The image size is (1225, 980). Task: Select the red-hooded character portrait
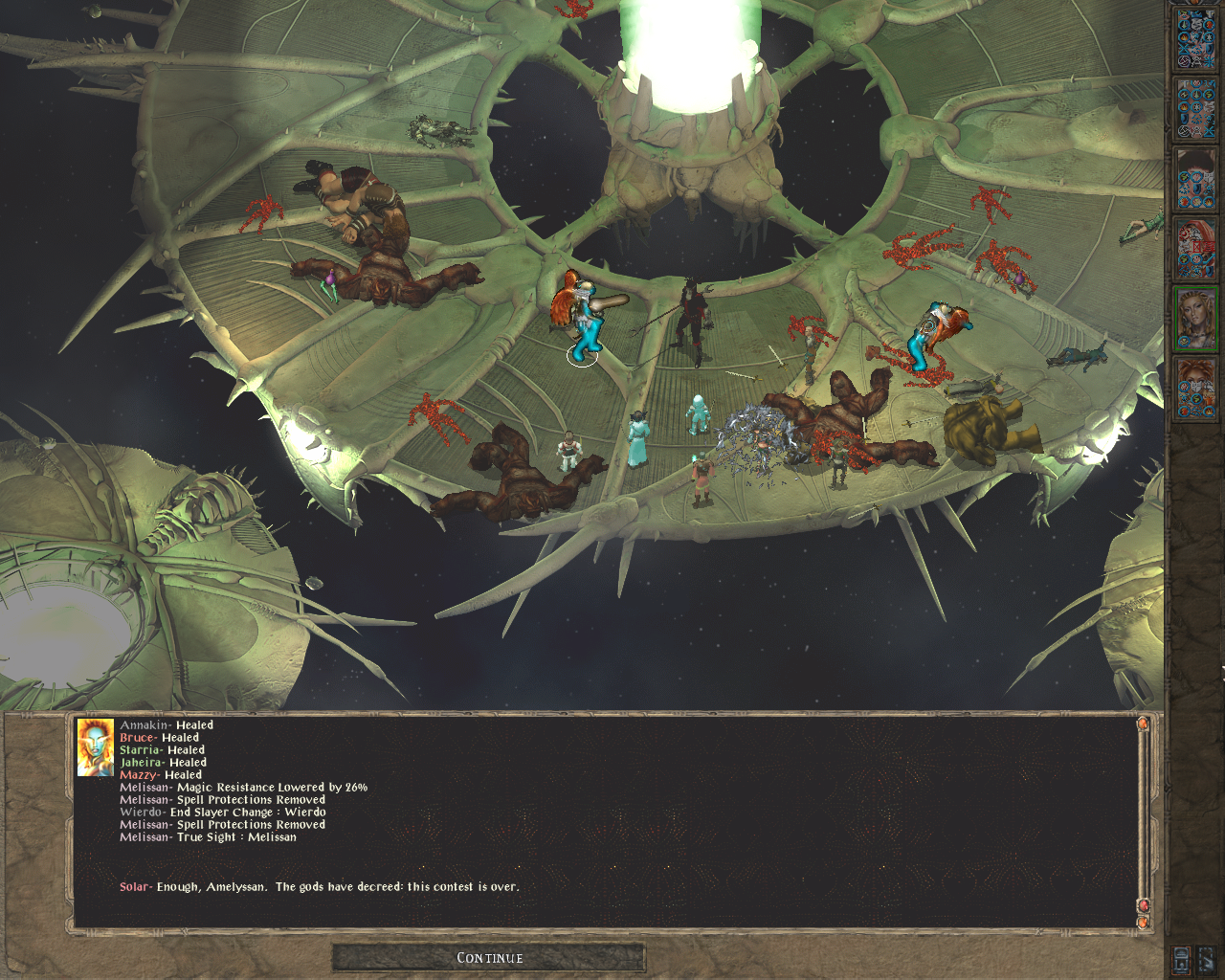(1196, 249)
